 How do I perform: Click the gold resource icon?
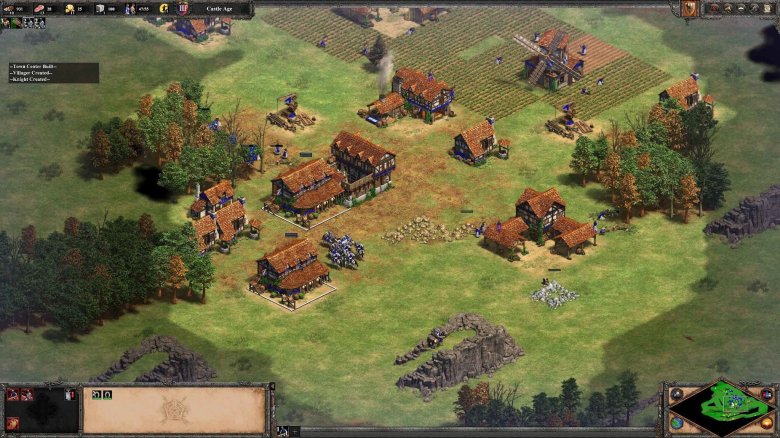pos(70,8)
